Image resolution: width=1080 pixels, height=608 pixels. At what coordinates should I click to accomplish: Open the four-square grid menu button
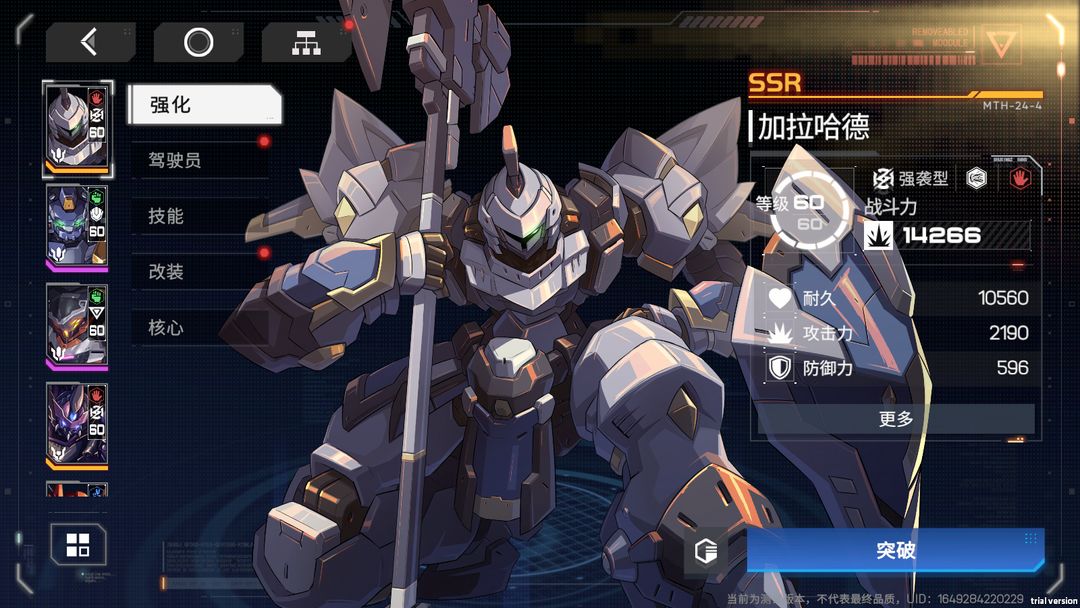click(x=78, y=545)
